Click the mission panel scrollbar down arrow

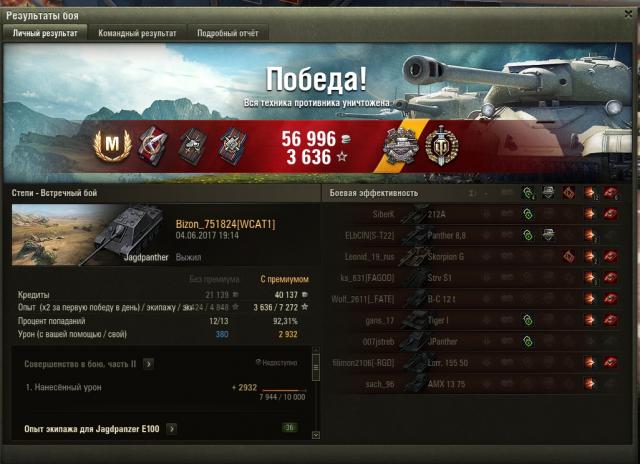316,436
